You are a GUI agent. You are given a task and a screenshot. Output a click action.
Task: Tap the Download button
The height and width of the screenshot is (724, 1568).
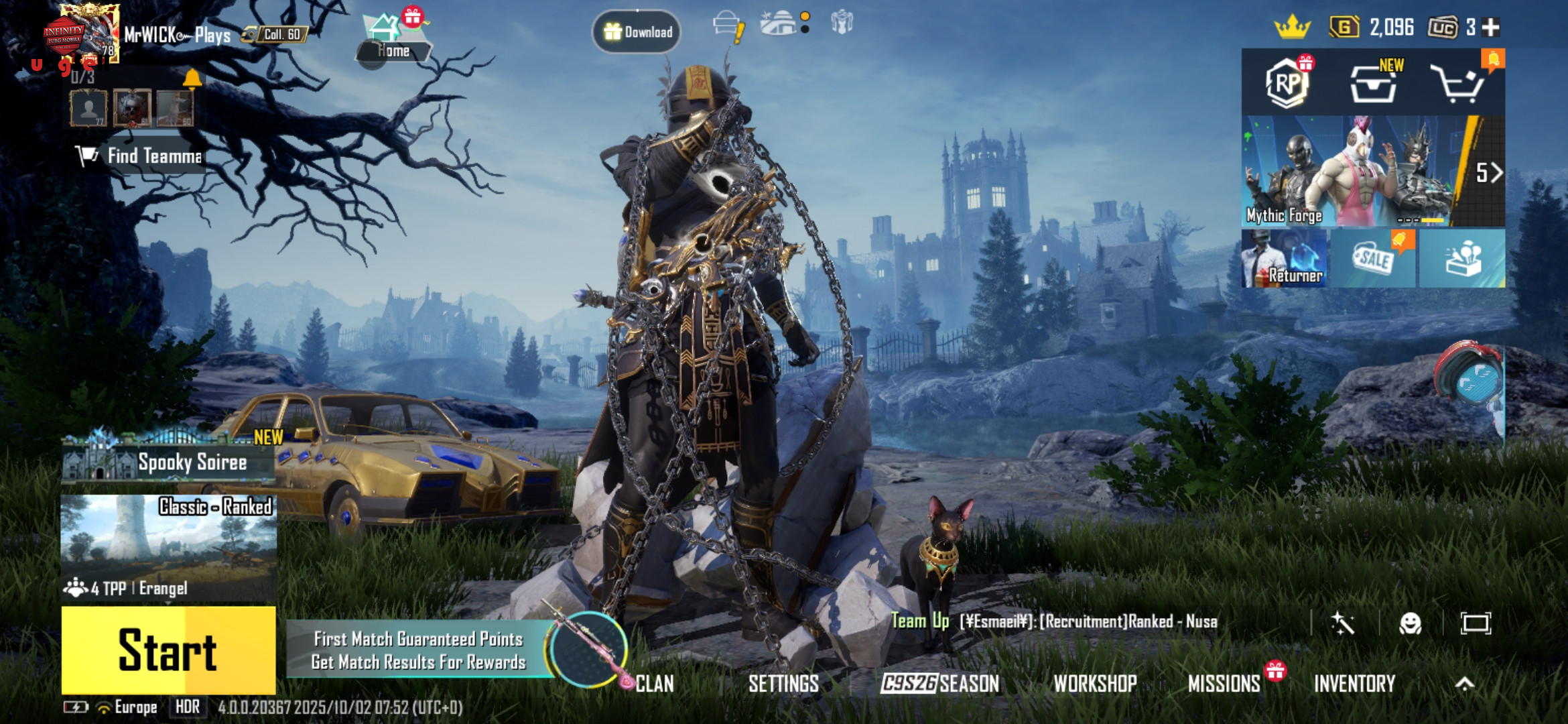click(x=637, y=32)
